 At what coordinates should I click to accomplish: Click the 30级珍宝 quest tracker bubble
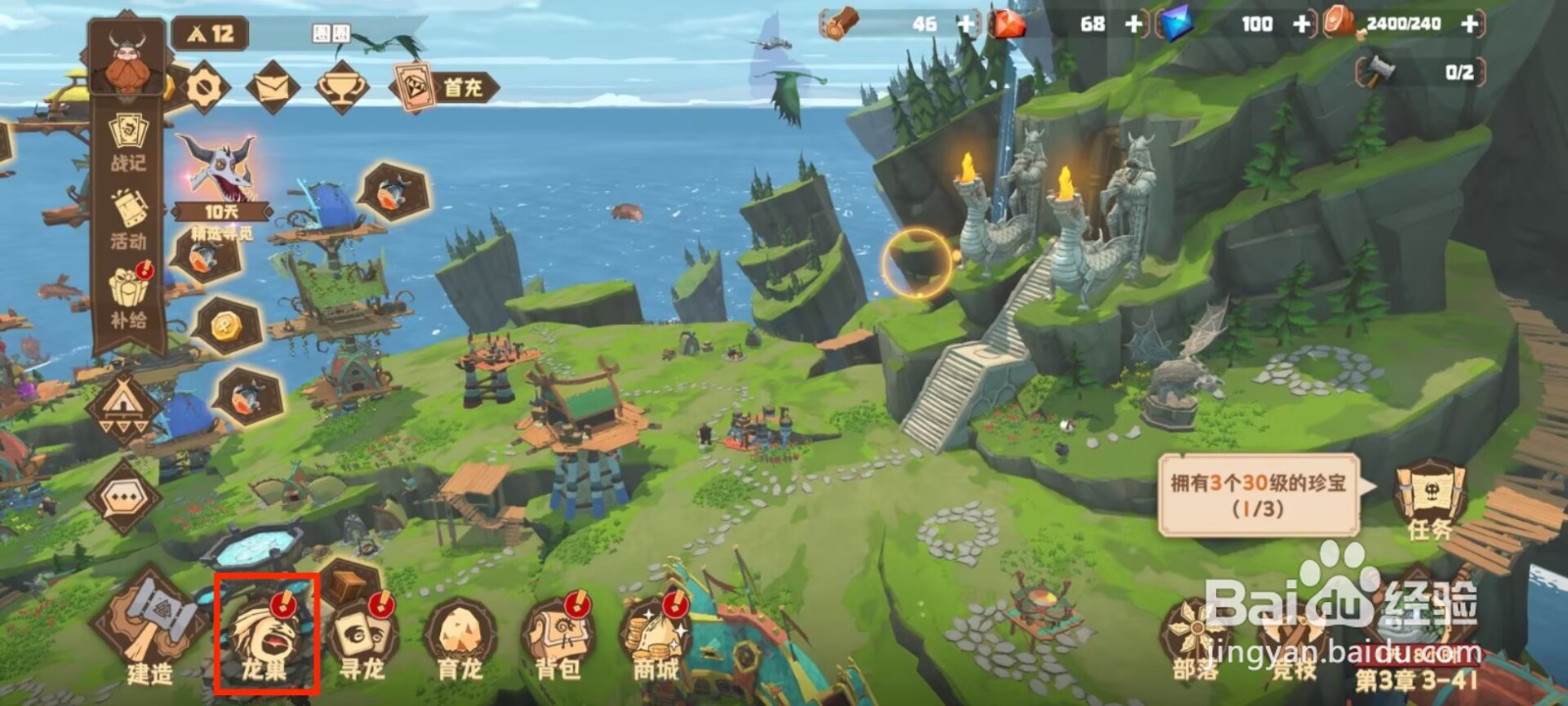click(1258, 495)
